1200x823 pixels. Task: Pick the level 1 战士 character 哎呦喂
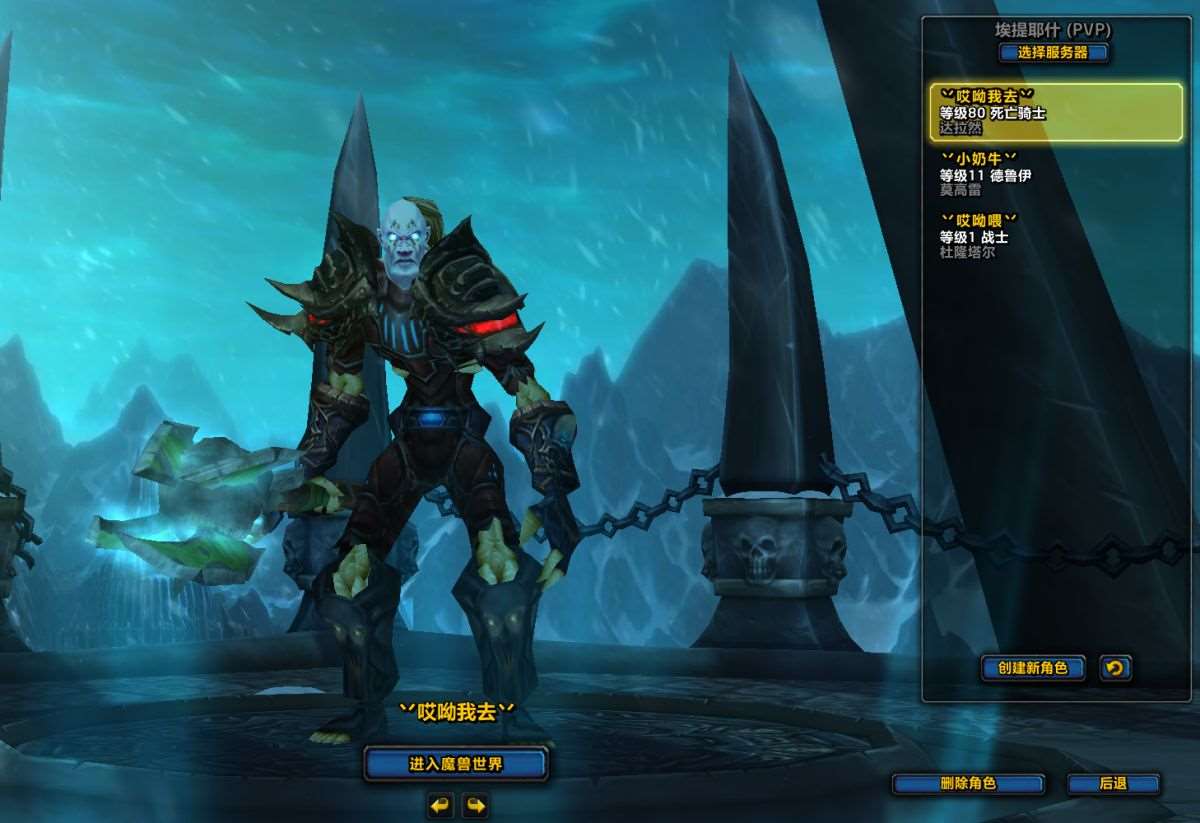tap(1056, 236)
